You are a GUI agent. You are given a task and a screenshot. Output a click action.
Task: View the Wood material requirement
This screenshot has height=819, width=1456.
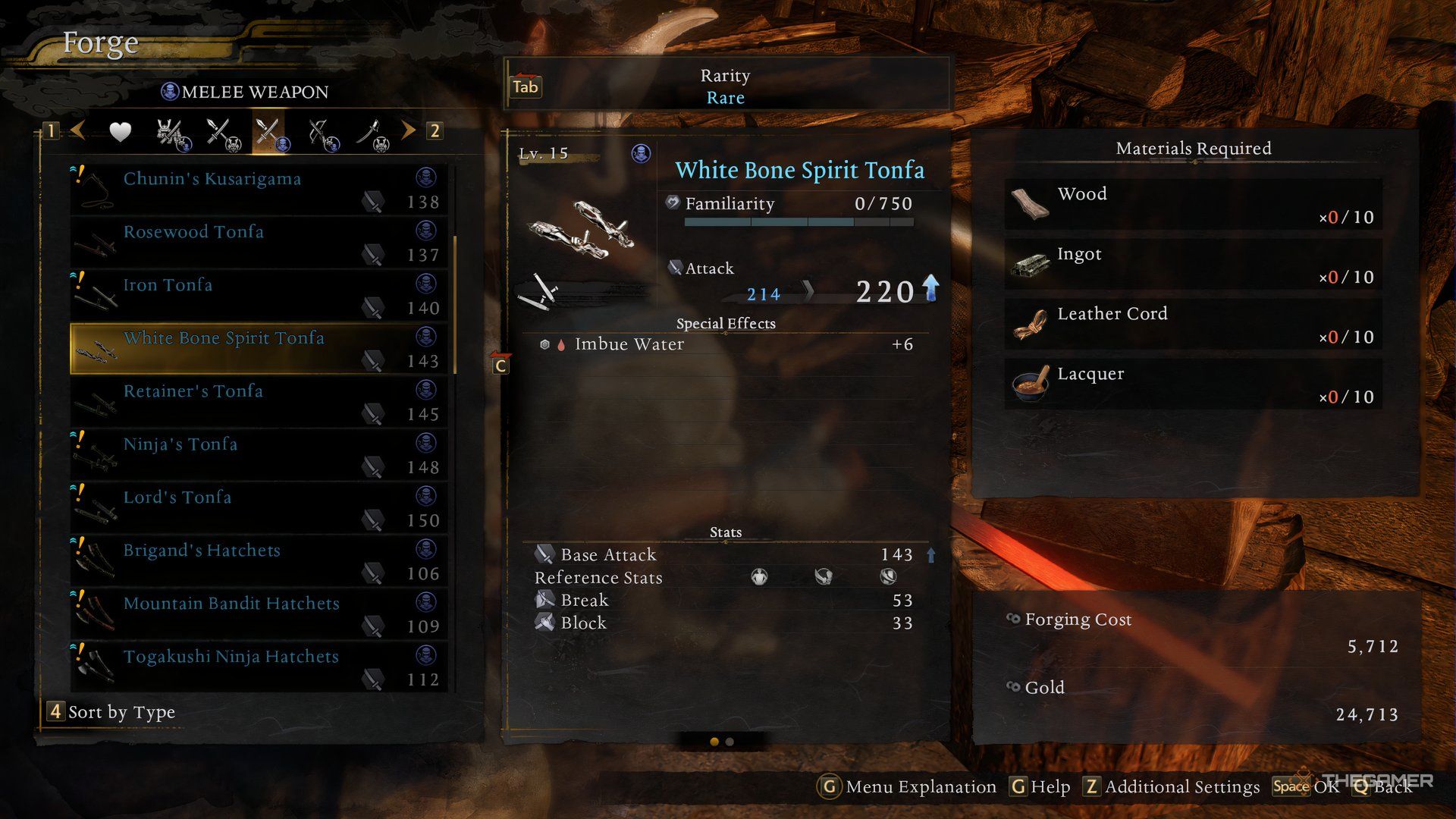pos(1193,205)
